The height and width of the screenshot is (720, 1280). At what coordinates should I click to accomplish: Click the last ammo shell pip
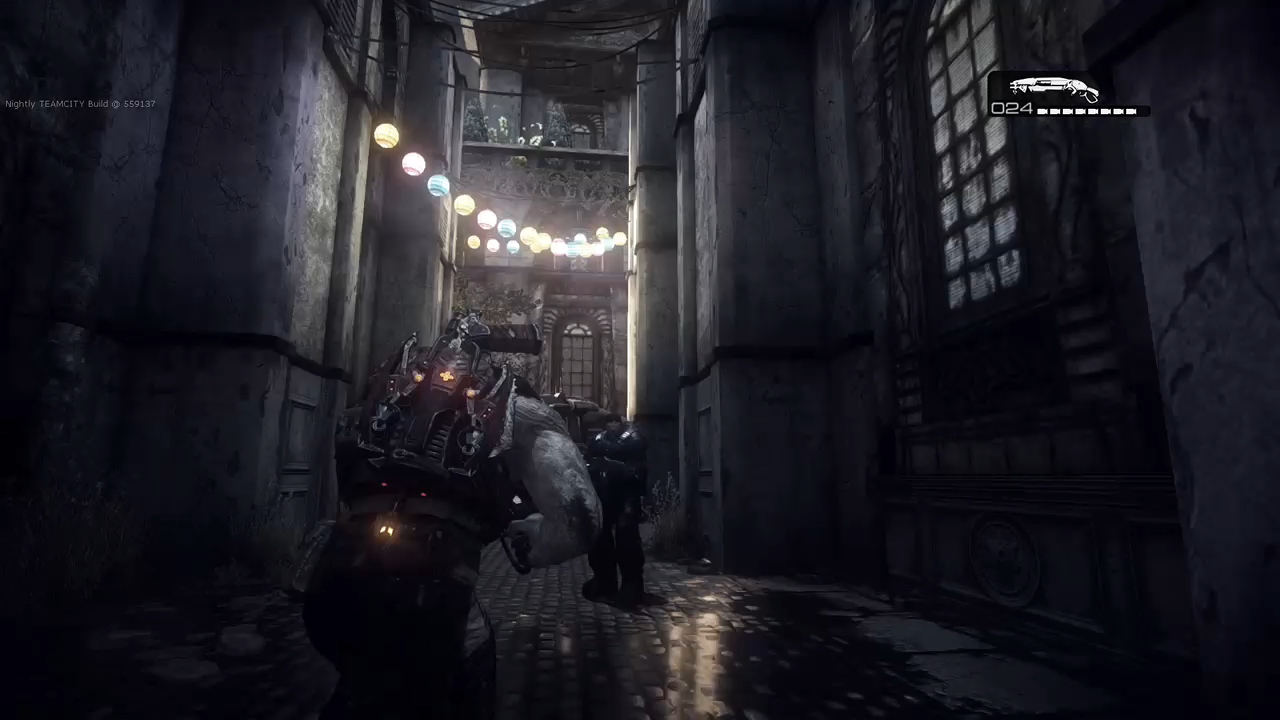[1133, 110]
